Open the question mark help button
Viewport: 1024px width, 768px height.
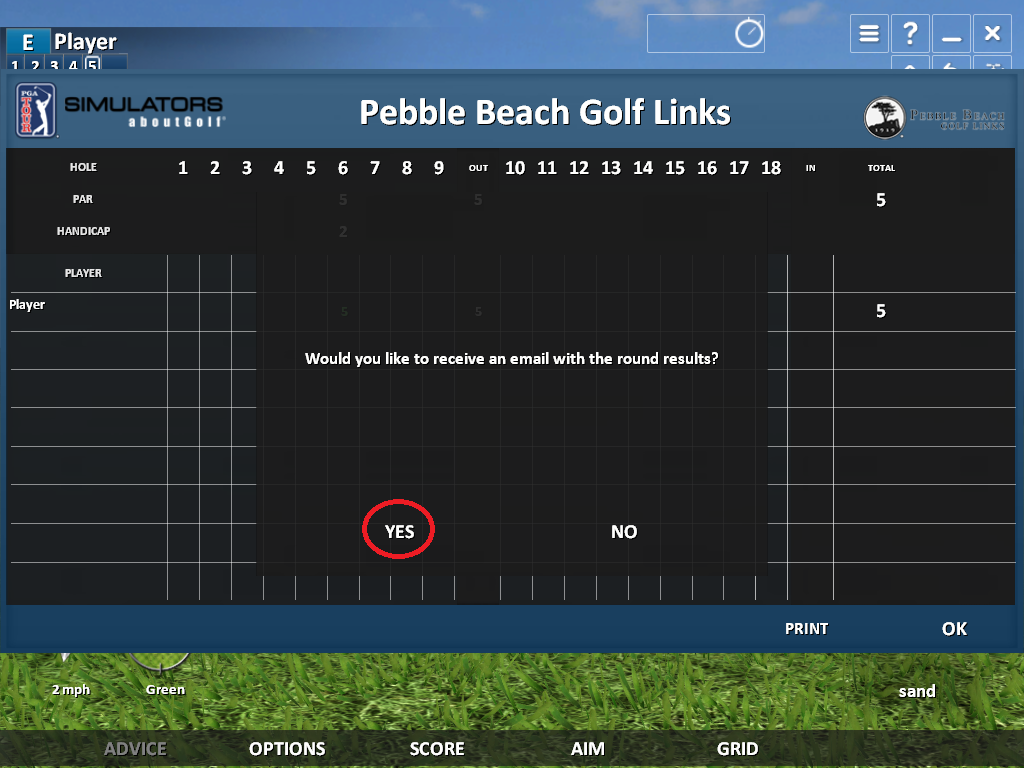[x=910, y=34]
